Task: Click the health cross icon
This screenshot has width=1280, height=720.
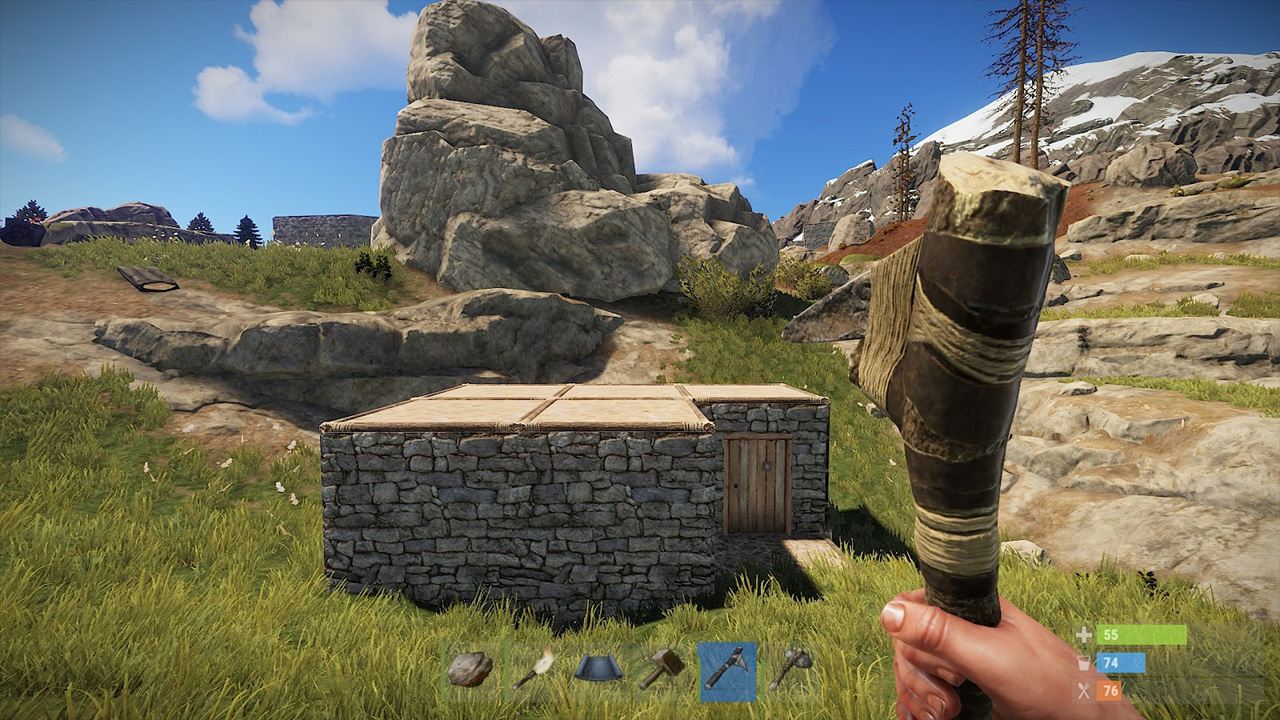Action: pos(1083,633)
